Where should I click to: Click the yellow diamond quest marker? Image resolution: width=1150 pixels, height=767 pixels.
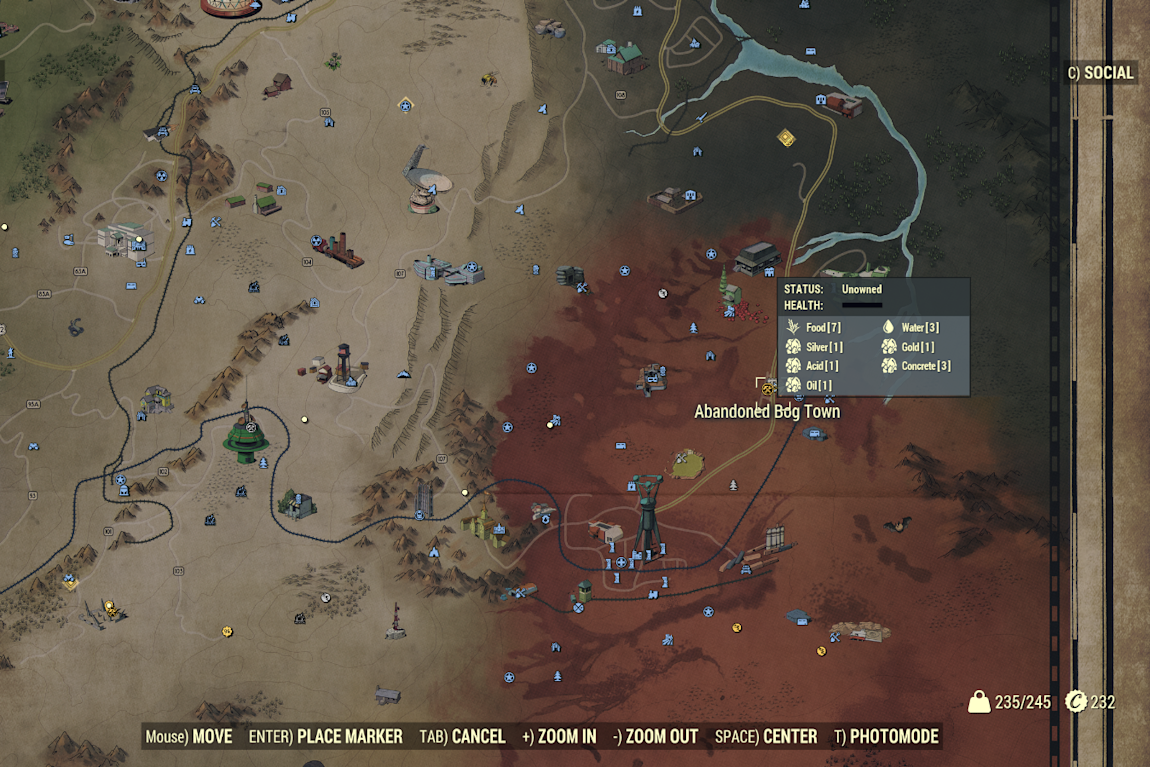coord(787,137)
